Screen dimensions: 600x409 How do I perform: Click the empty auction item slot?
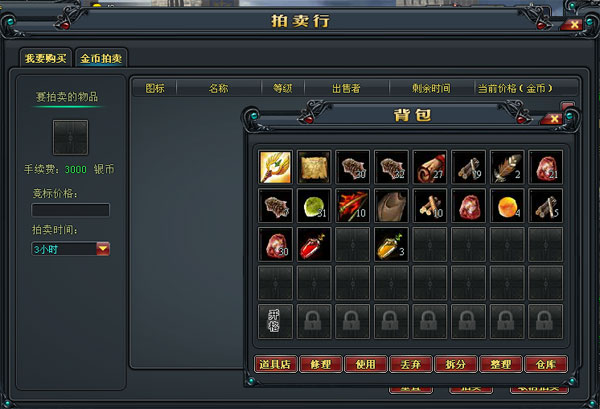coord(69,136)
